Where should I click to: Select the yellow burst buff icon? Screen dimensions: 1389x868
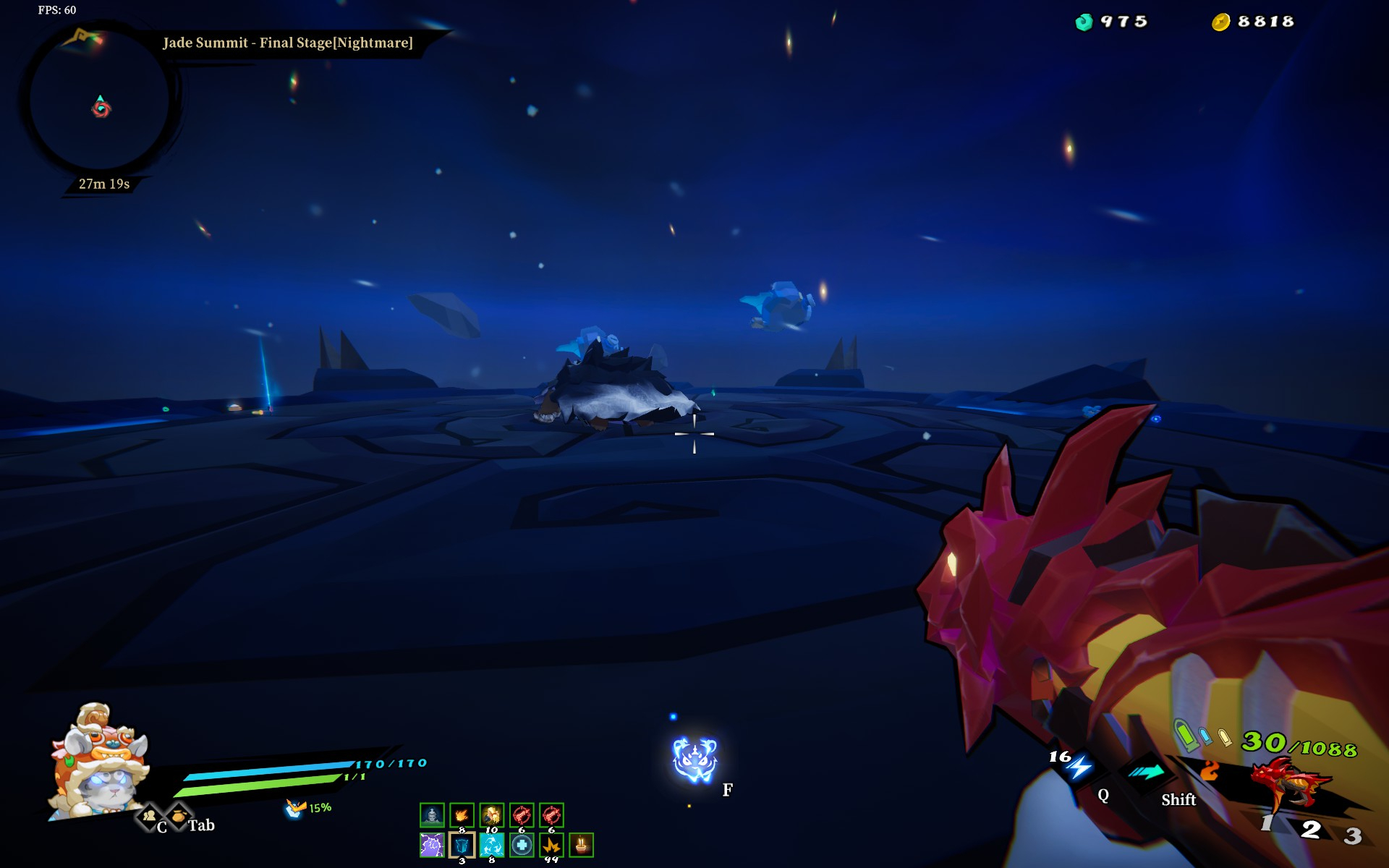pos(551,845)
